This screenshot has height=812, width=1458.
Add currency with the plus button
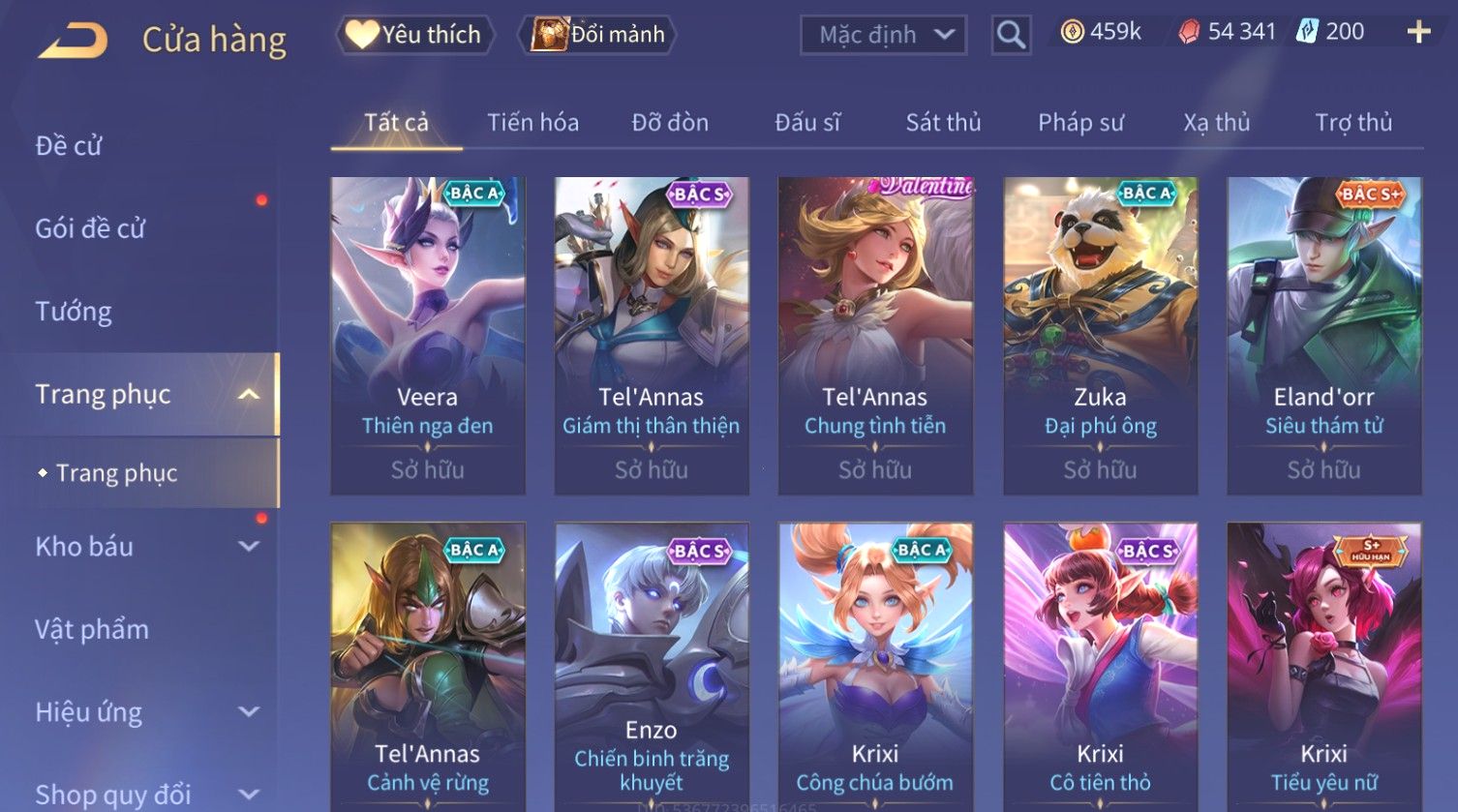click(1418, 33)
